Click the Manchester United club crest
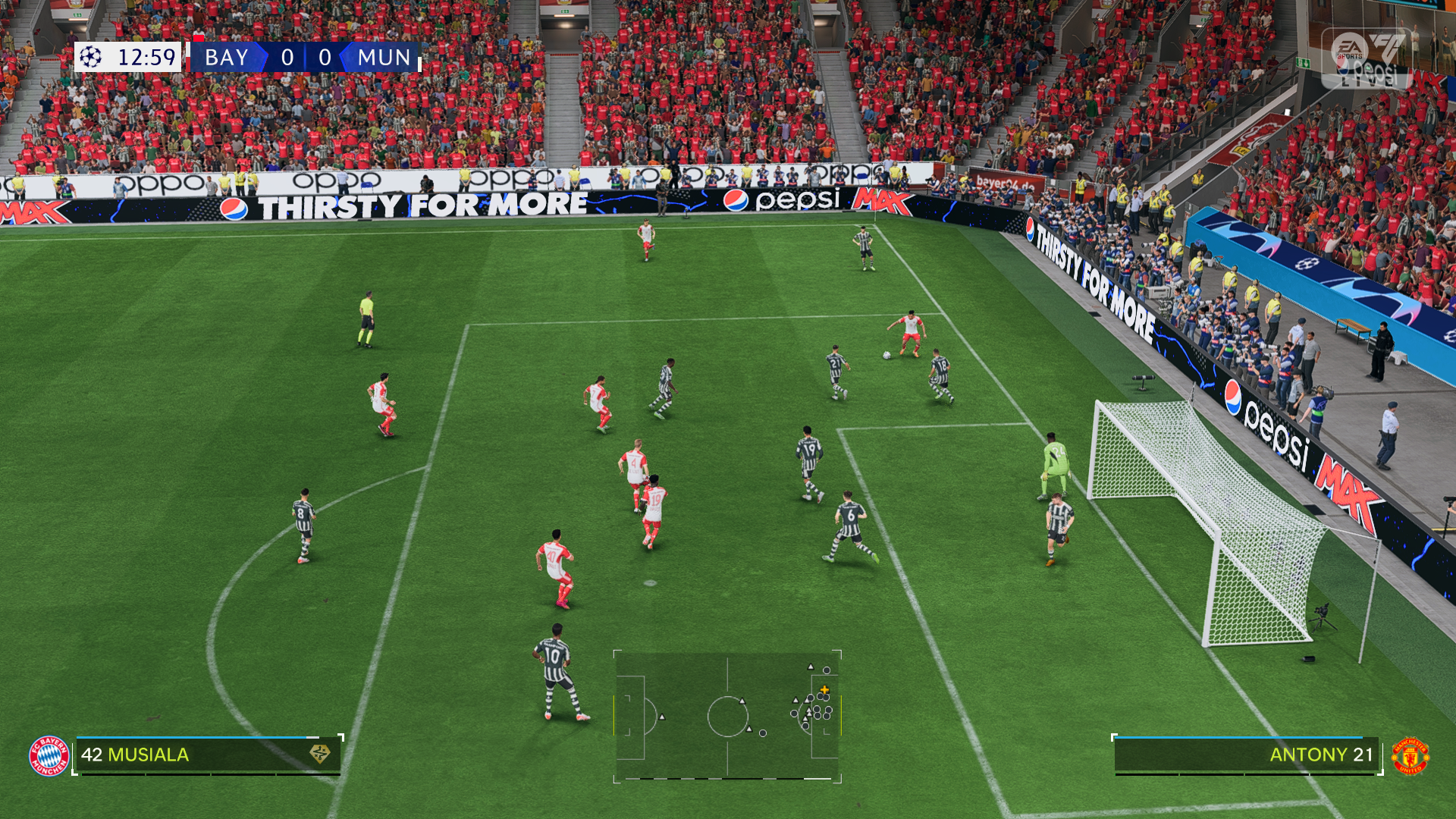This screenshot has width=1456, height=819. coord(1410,755)
